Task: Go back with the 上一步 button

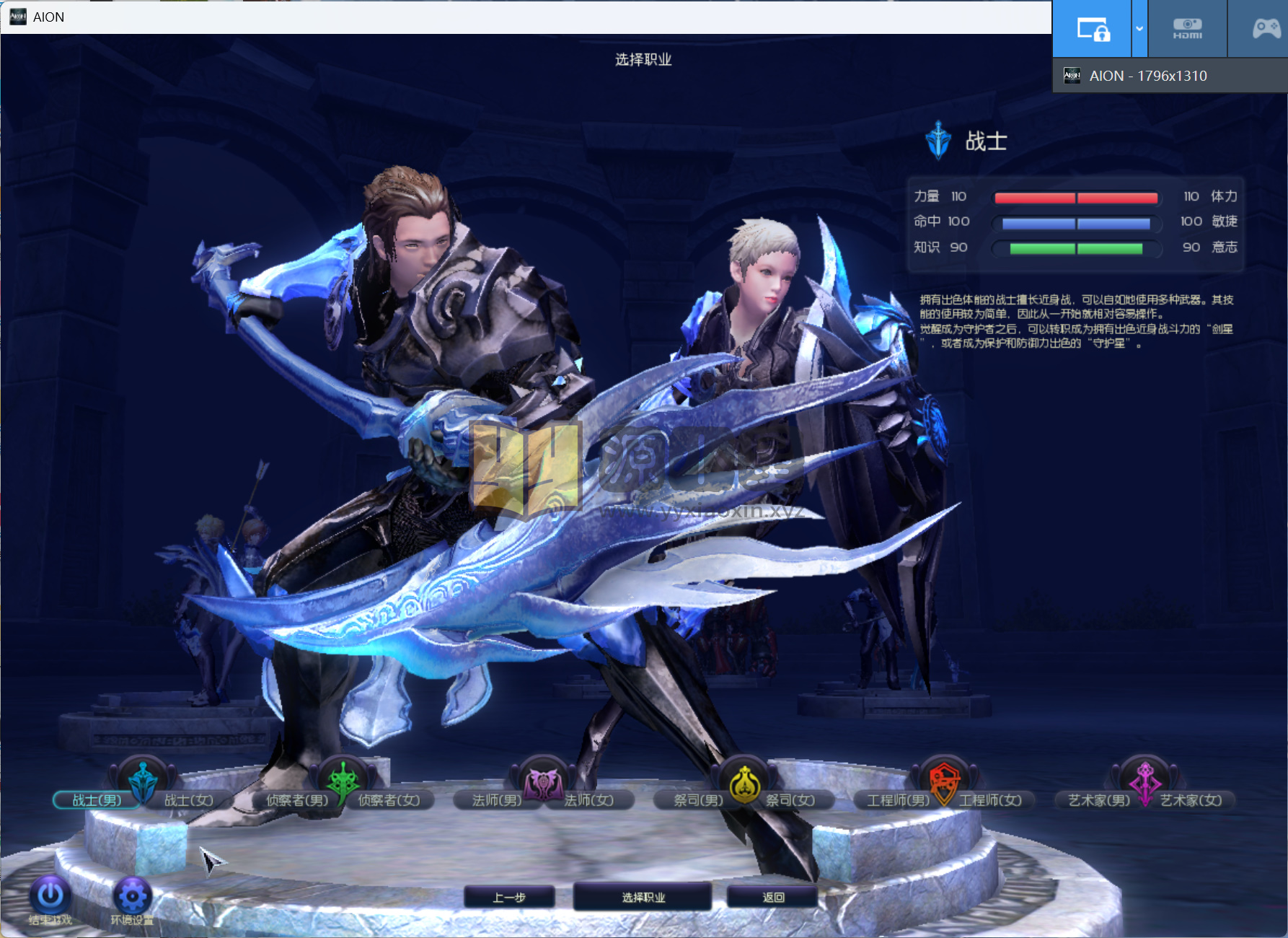Action: pos(509,897)
